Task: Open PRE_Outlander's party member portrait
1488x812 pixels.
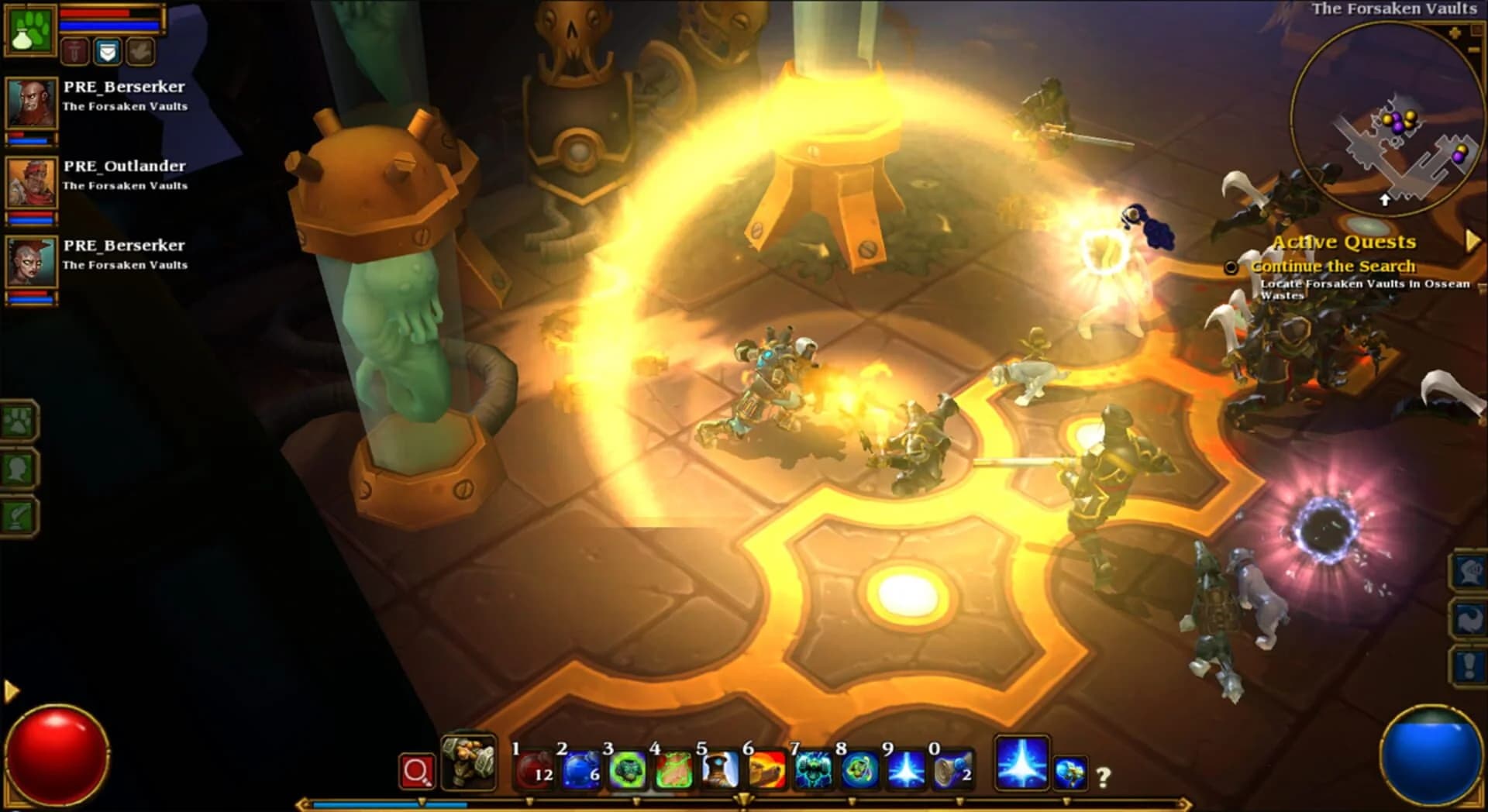Action: pyautogui.click(x=31, y=182)
